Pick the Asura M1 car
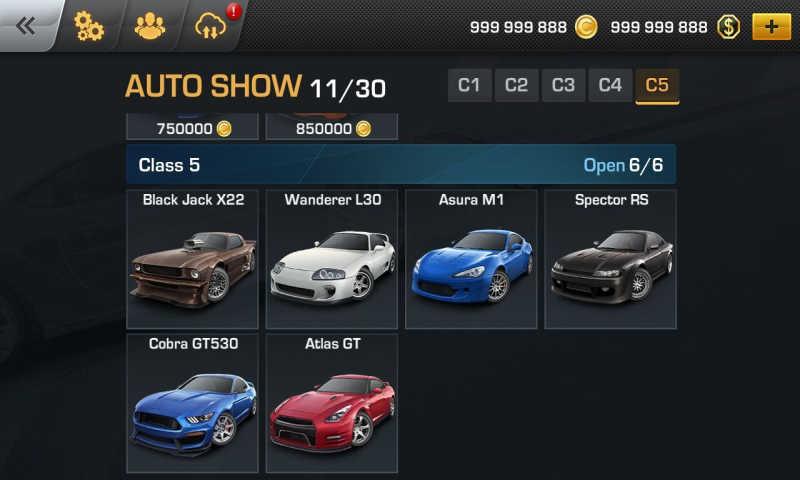Screen dimensions: 800x480 click(x=471, y=260)
